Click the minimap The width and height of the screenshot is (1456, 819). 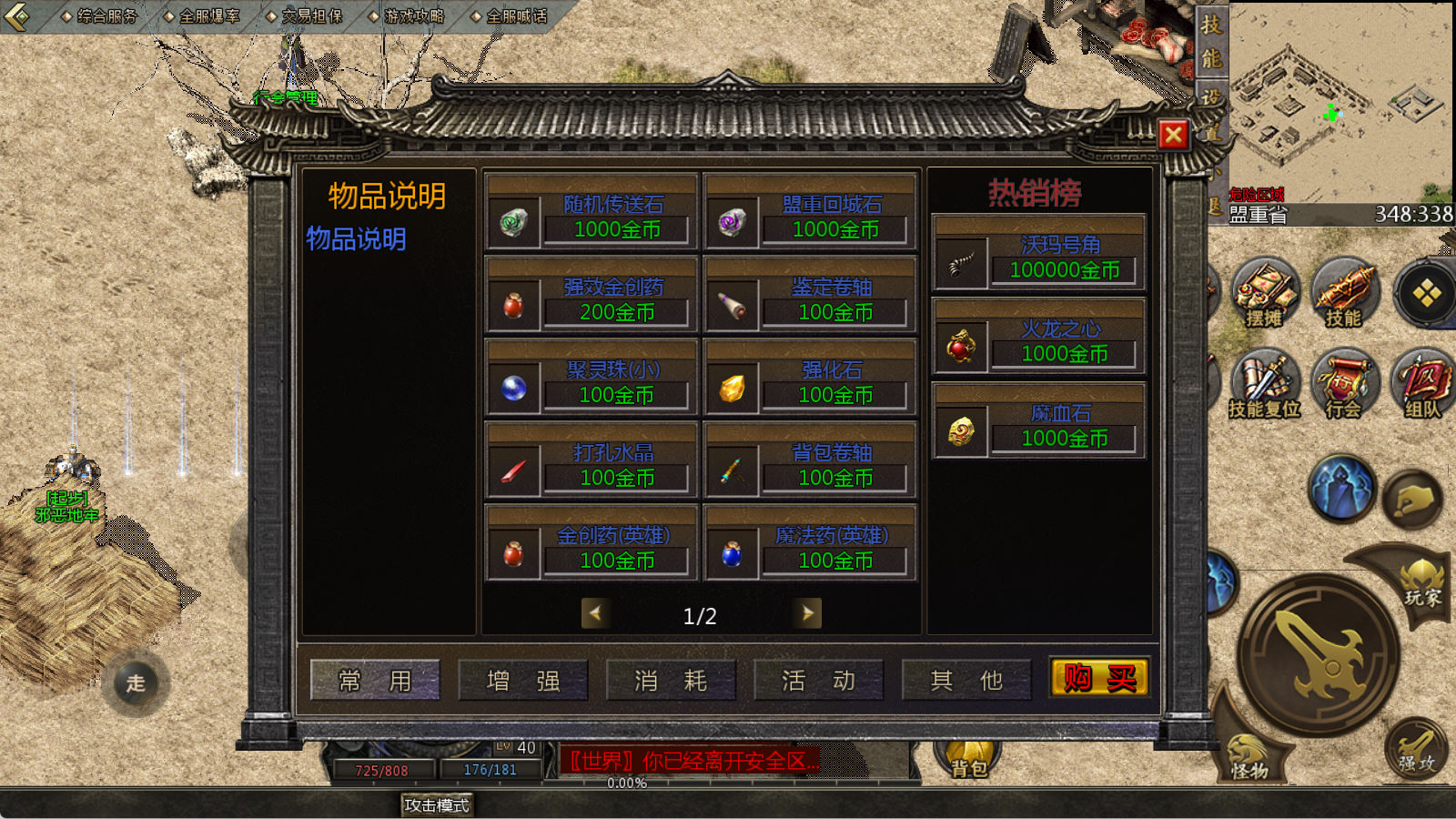pos(1340,102)
